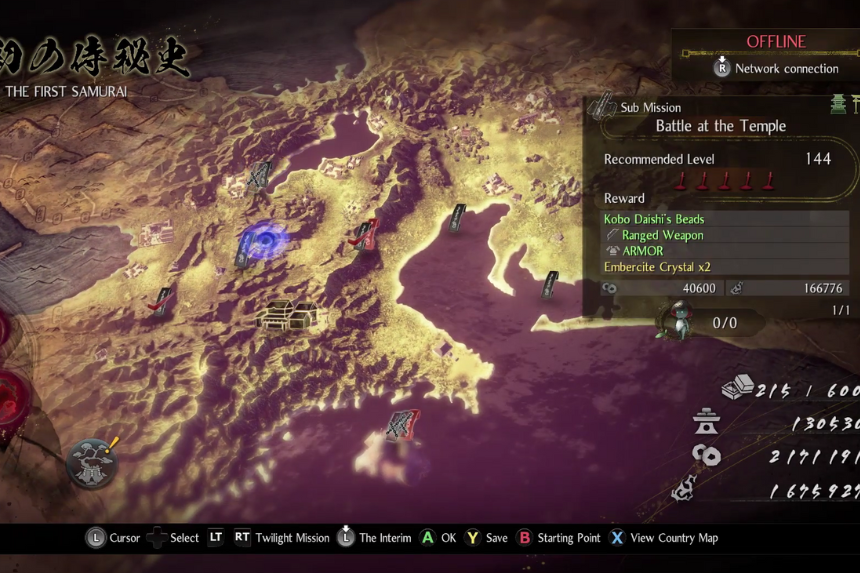
Task: Open the round bonsai tree icon
Action: (x=92, y=463)
